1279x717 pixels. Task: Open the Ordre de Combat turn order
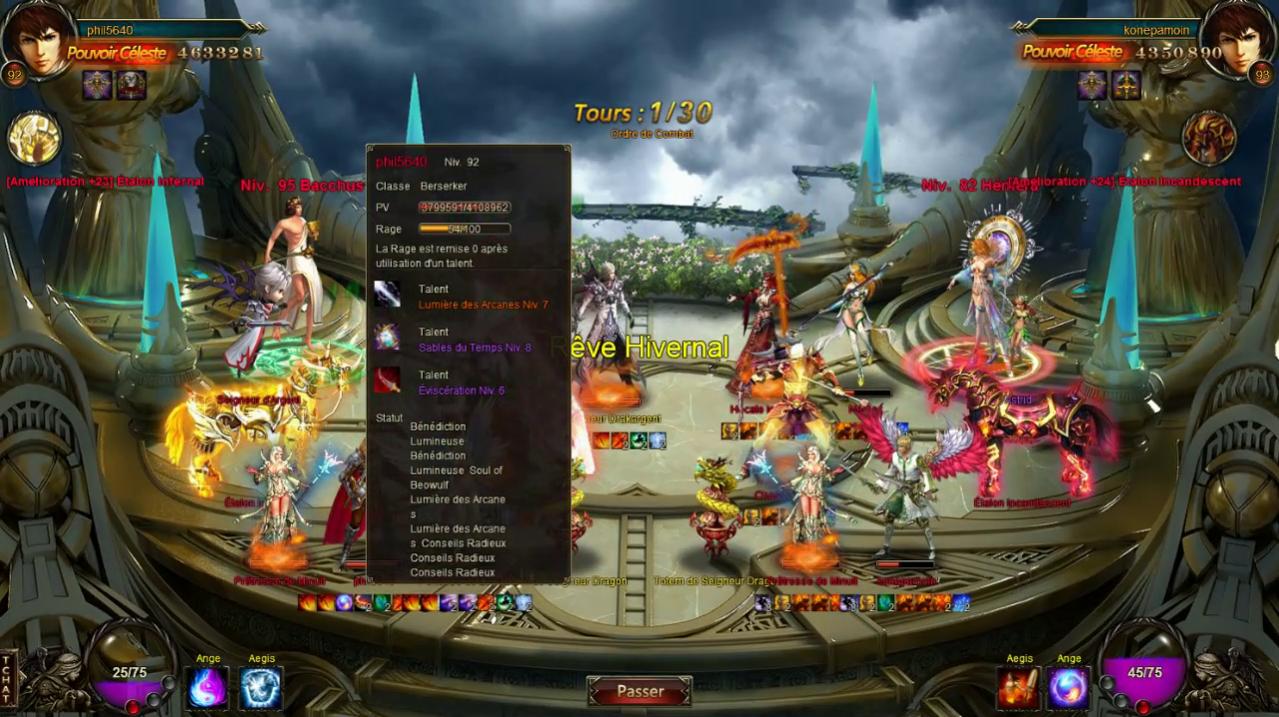pyautogui.click(x=651, y=134)
